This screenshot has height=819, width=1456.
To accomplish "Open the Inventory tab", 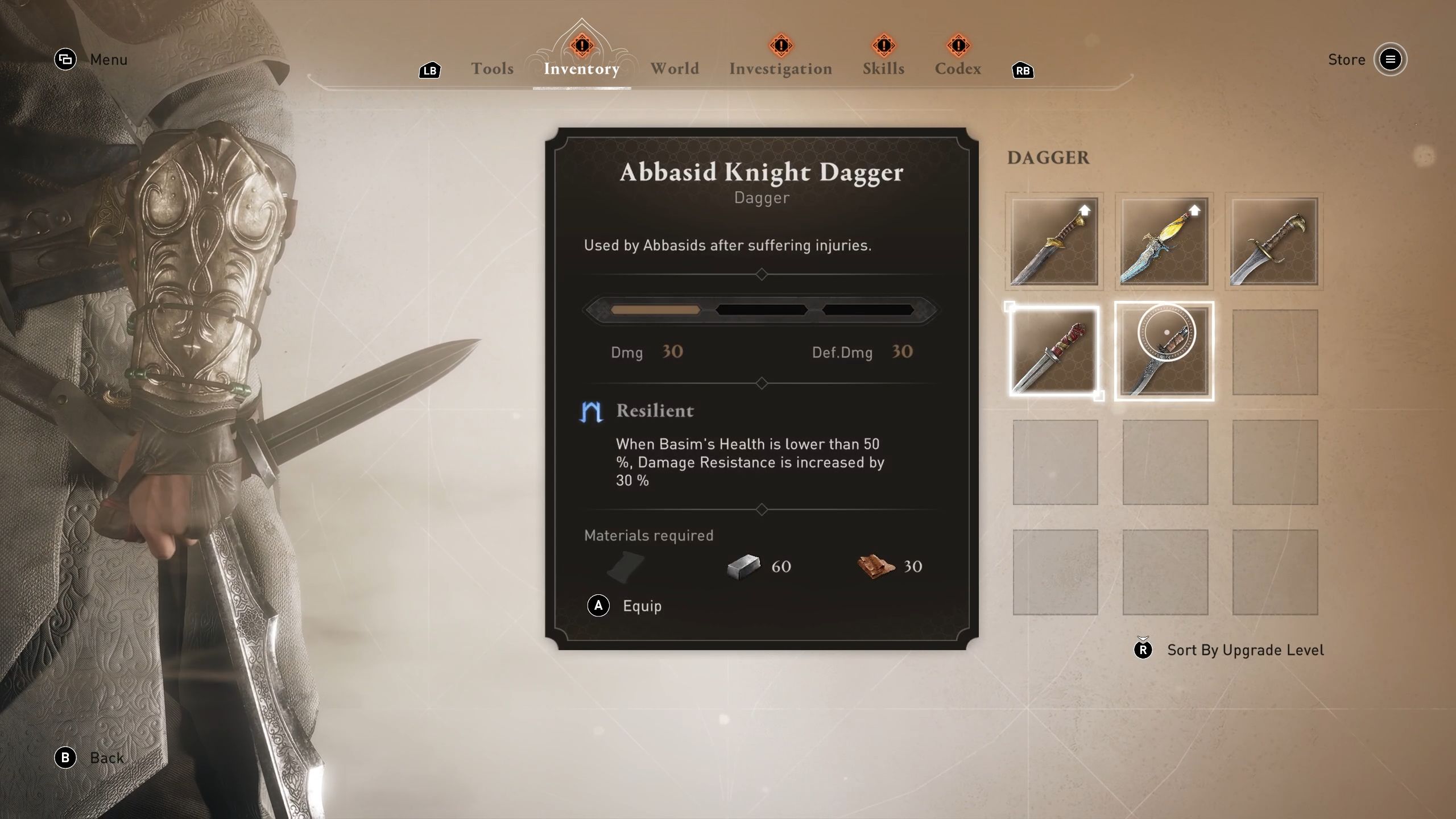I will [581, 69].
